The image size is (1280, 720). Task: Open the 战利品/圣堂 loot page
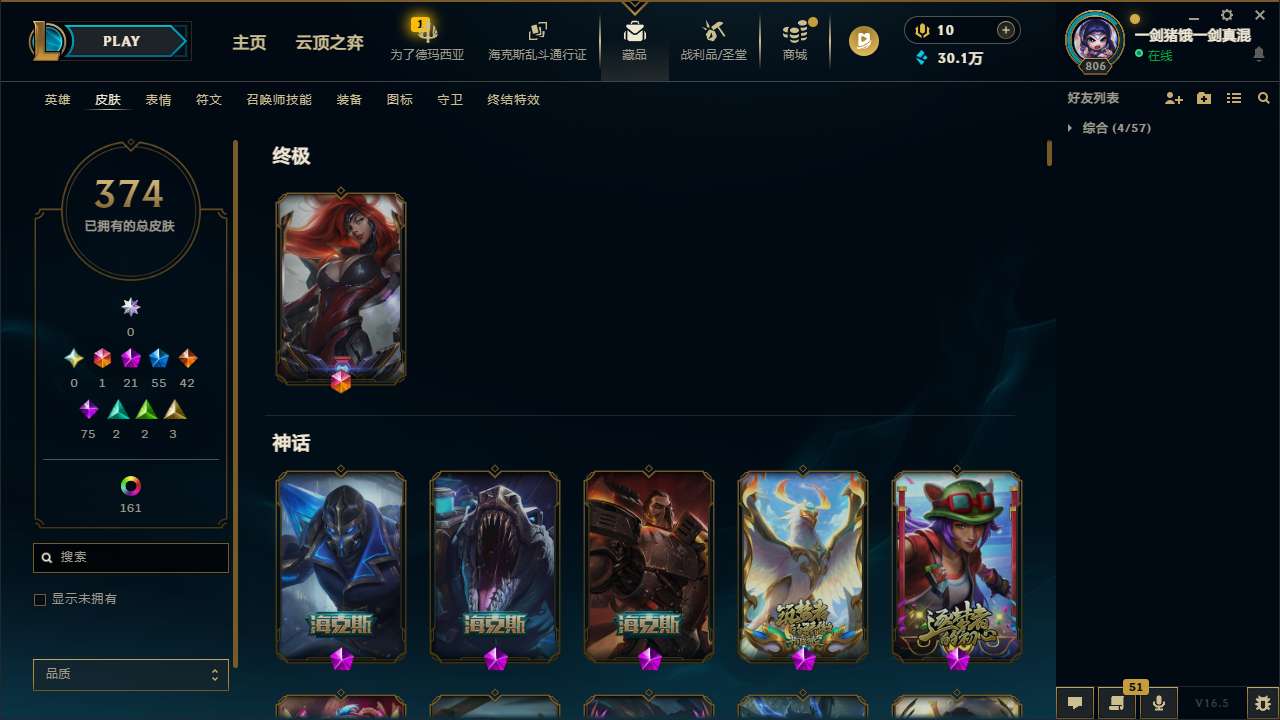pyautogui.click(x=713, y=40)
